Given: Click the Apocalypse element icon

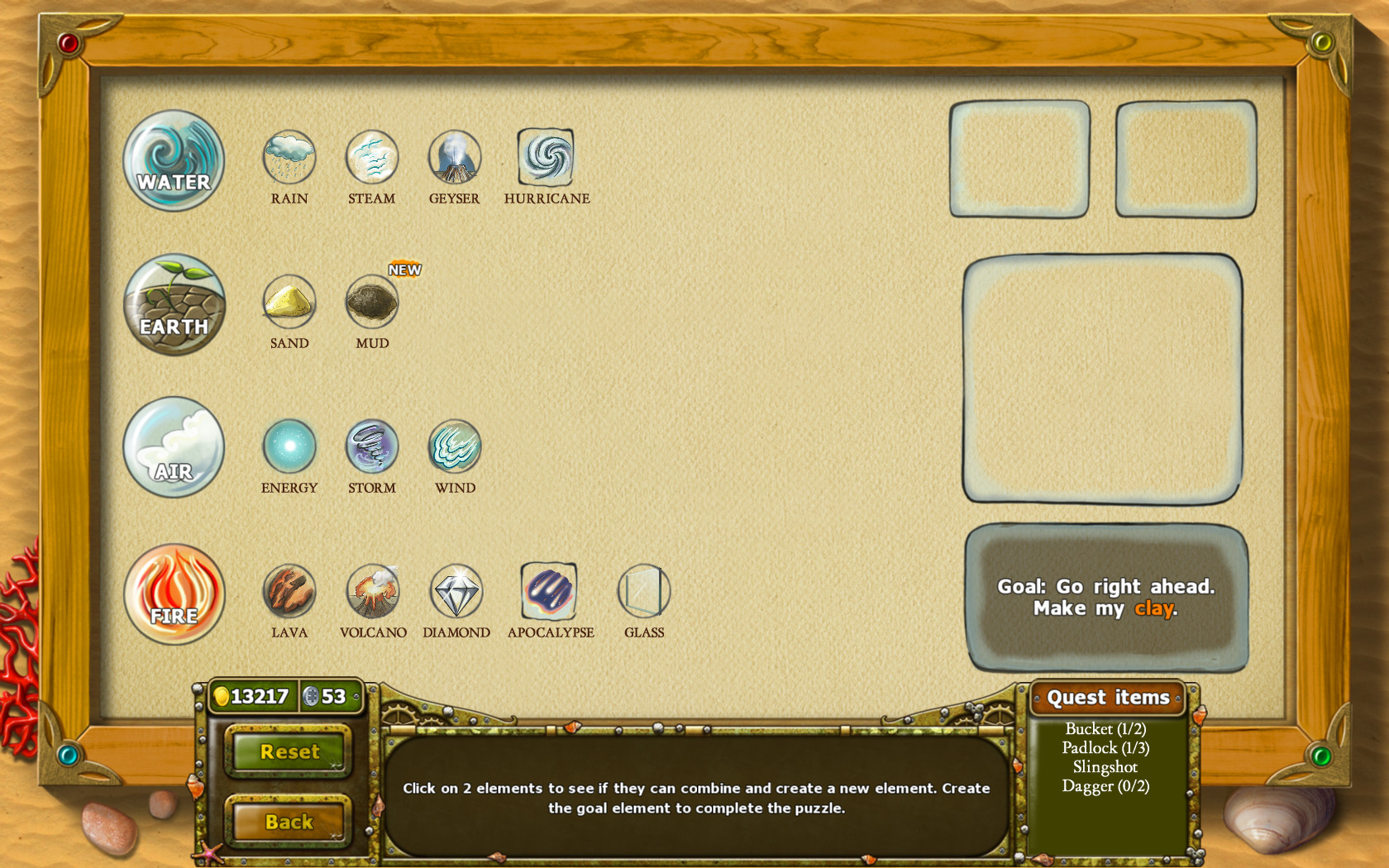Looking at the screenshot, I should point(548,591).
